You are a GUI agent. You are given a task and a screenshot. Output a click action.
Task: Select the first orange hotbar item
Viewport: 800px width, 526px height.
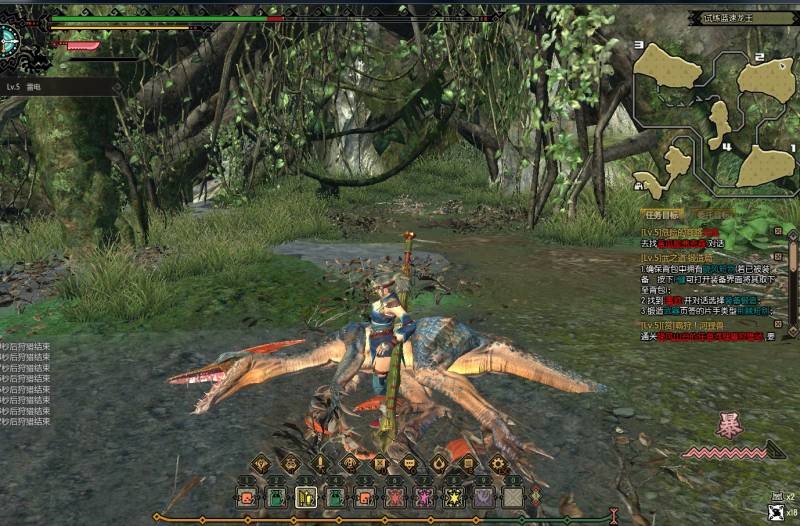click(x=246, y=496)
